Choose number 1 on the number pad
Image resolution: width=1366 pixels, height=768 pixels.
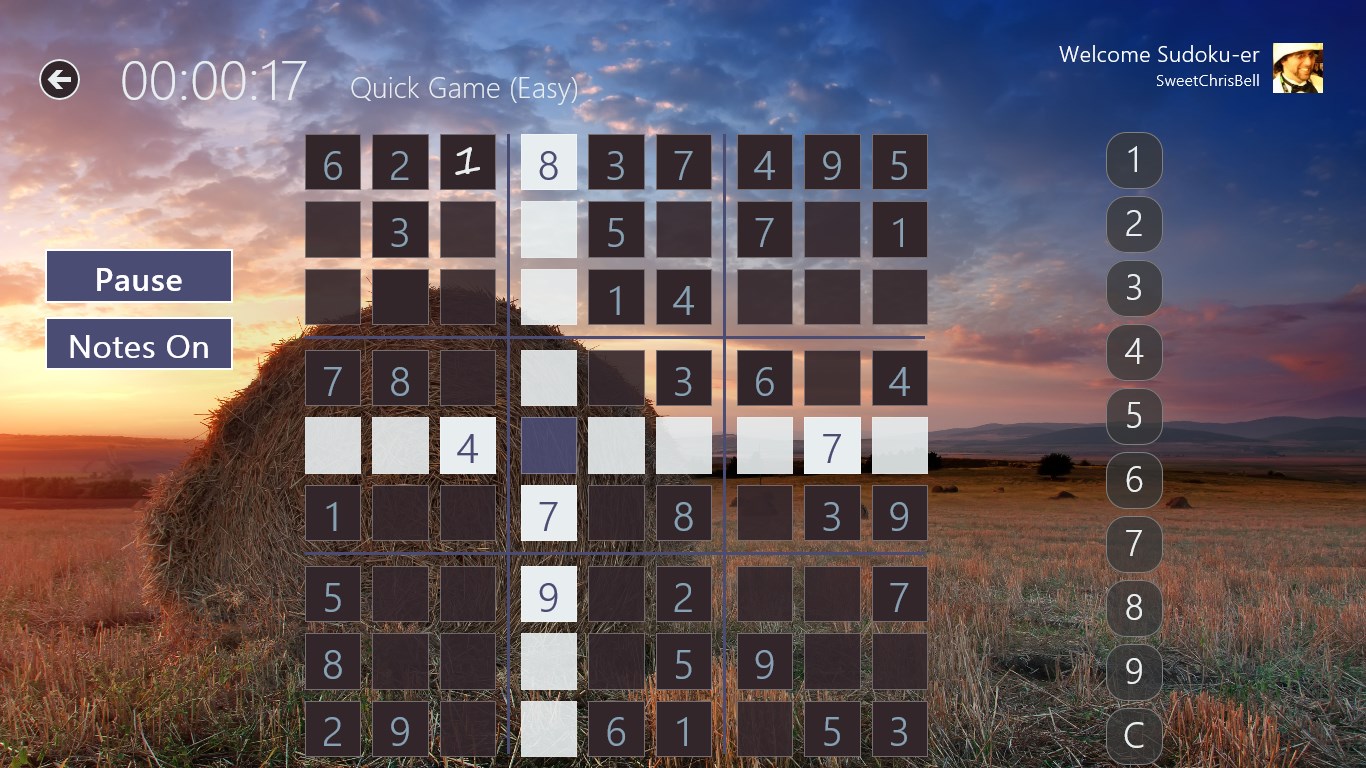point(1134,160)
